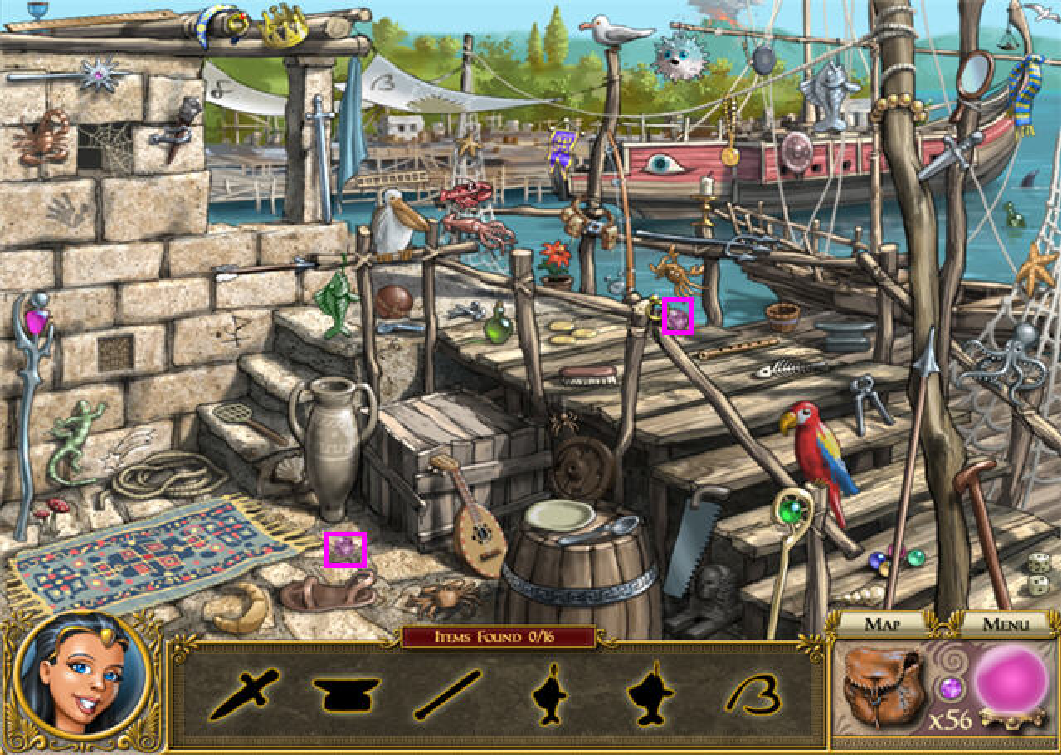Open the Map
Screen dimensions: 1061x755
pos(883,625)
